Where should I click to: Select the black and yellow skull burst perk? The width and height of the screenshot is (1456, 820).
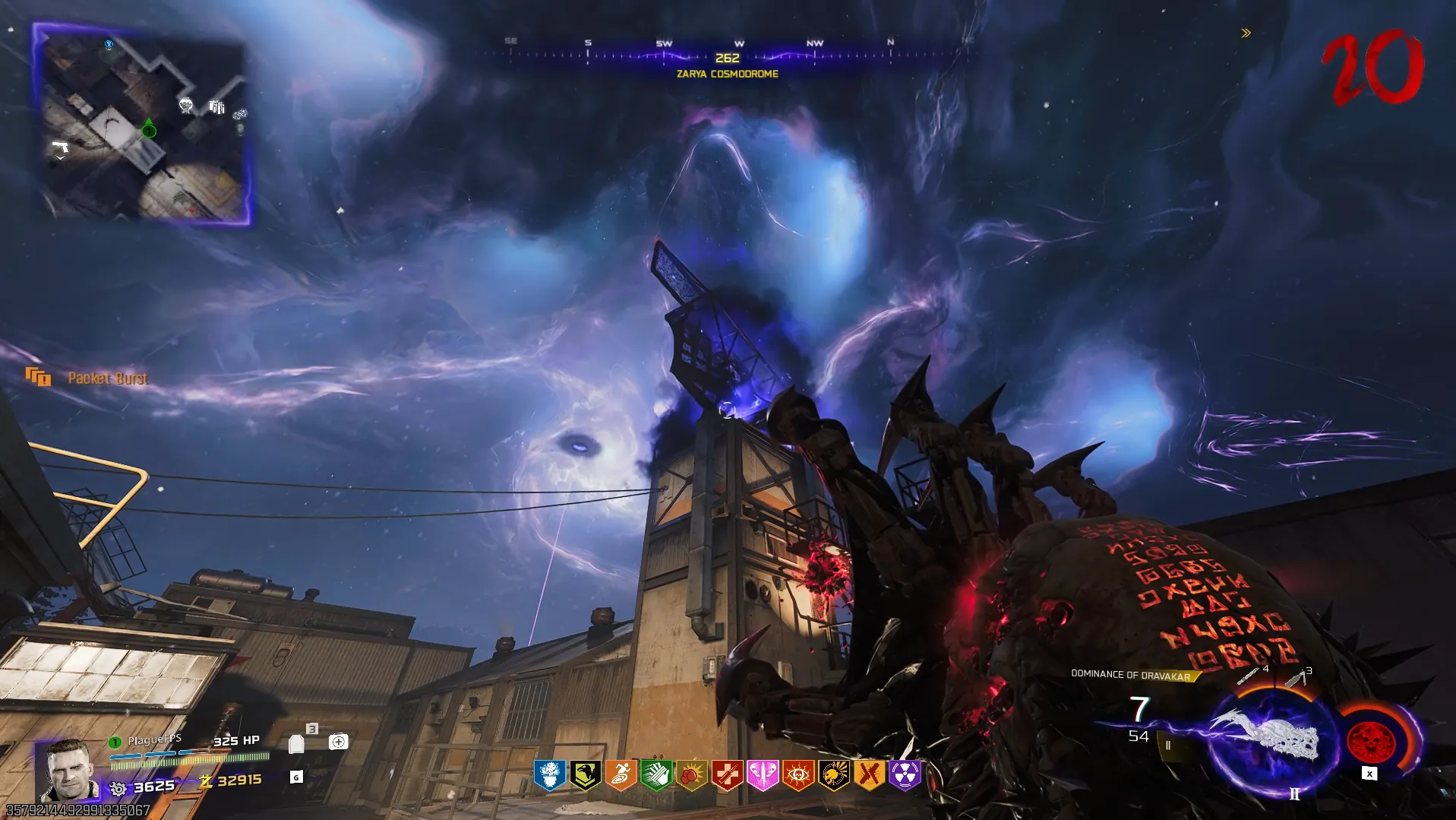(x=834, y=775)
